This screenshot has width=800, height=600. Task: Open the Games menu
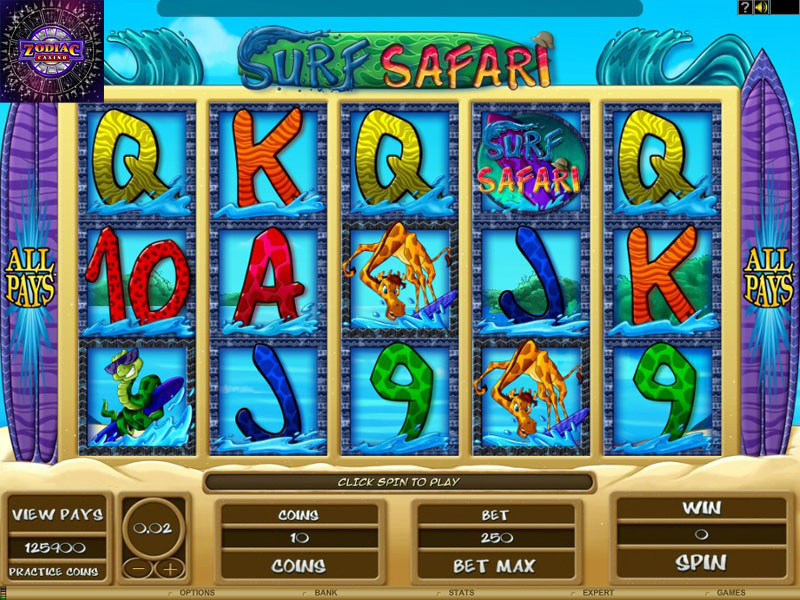(731, 593)
